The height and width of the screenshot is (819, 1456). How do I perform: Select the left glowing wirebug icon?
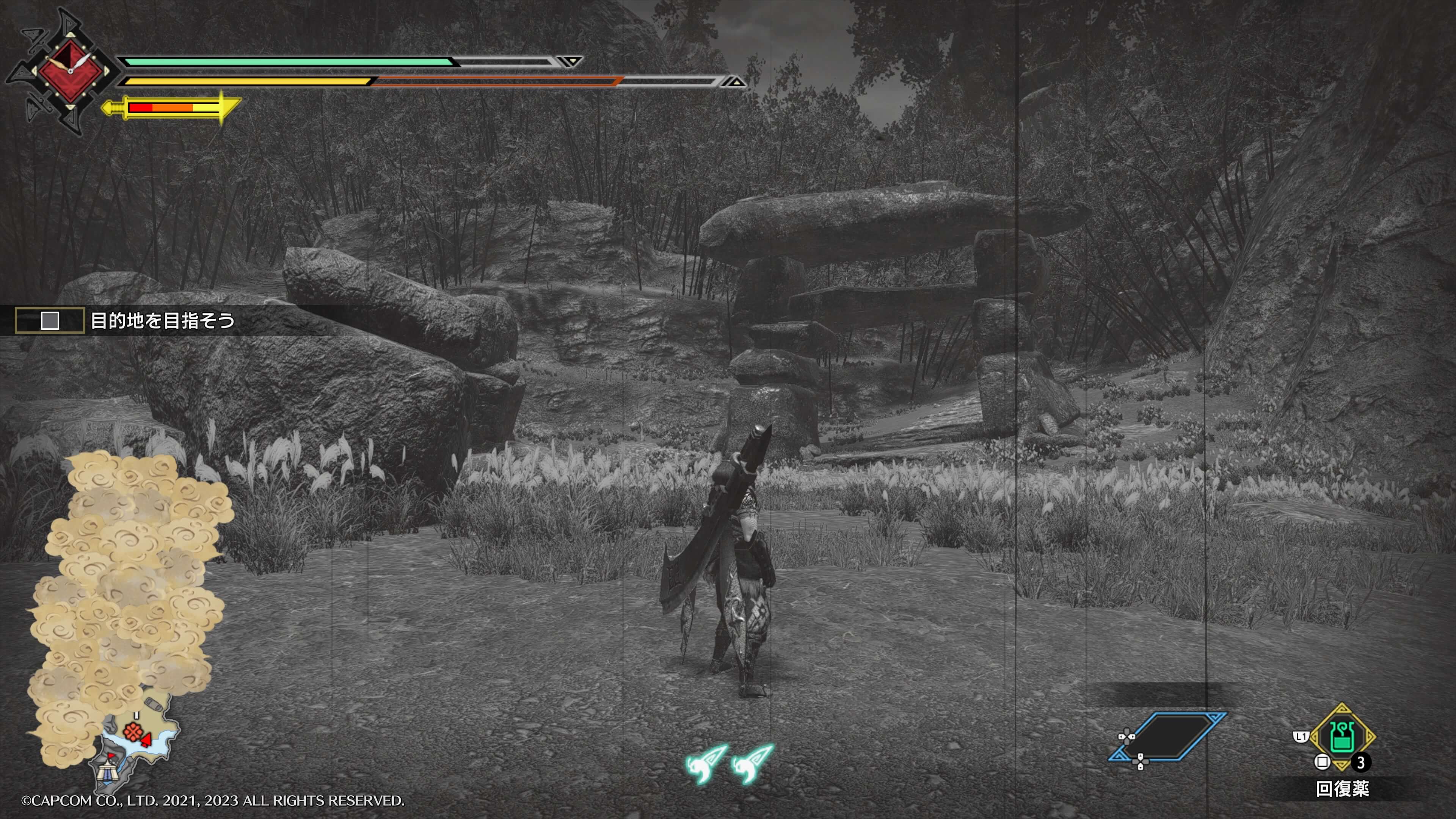tap(705, 764)
